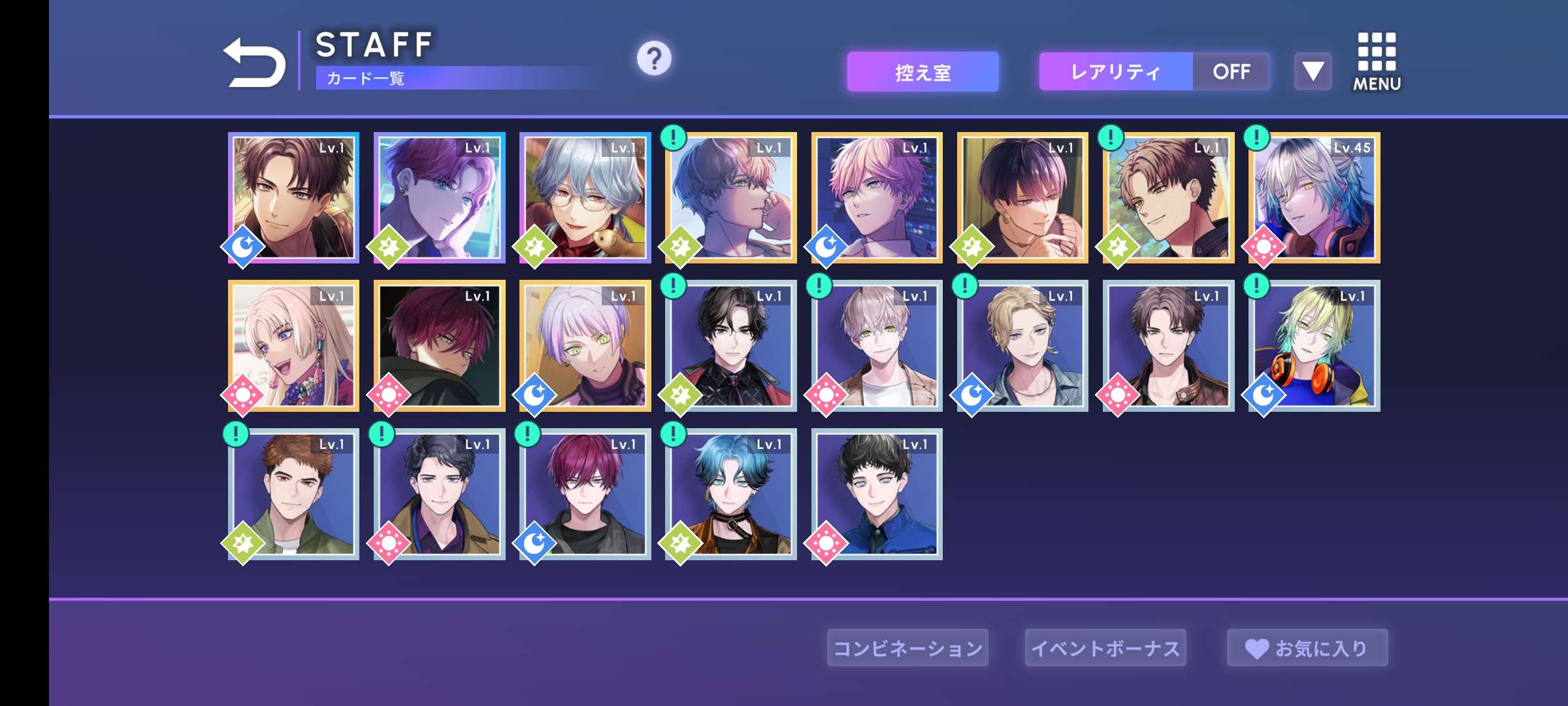Image resolution: width=1568 pixels, height=706 pixels.
Task: Choose the dark red-haired card in black hoodie
Action: (x=439, y=346)
